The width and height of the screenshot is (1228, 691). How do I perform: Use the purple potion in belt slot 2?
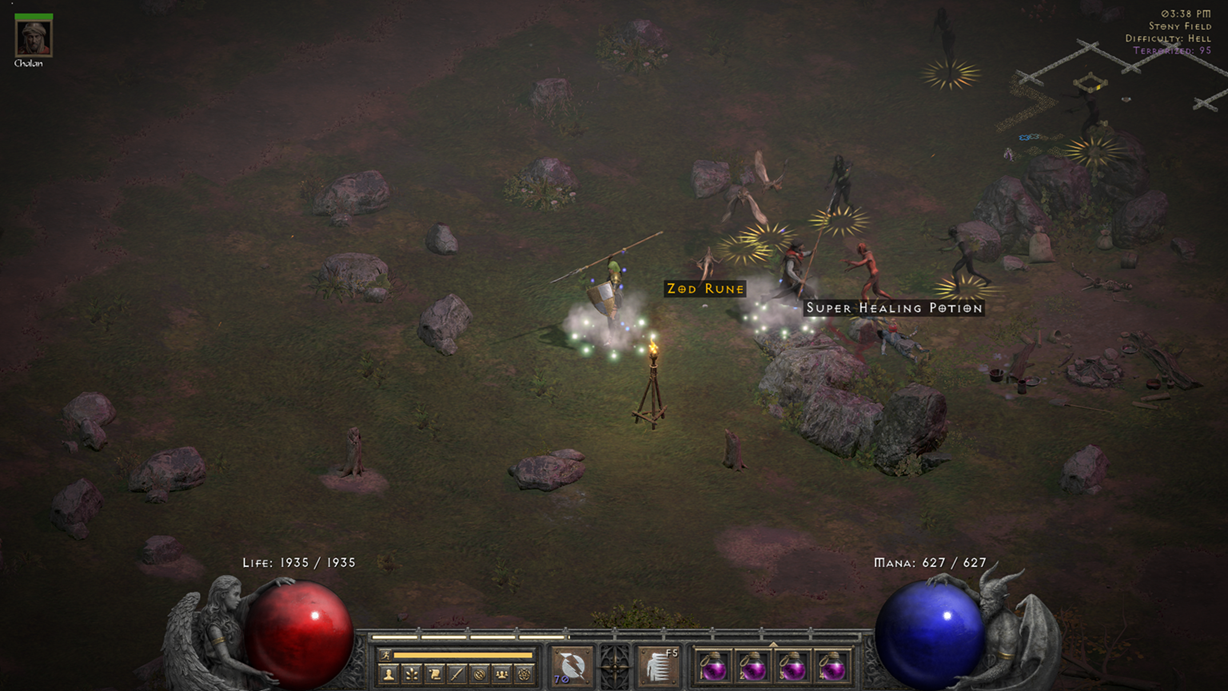pos(752,666)
